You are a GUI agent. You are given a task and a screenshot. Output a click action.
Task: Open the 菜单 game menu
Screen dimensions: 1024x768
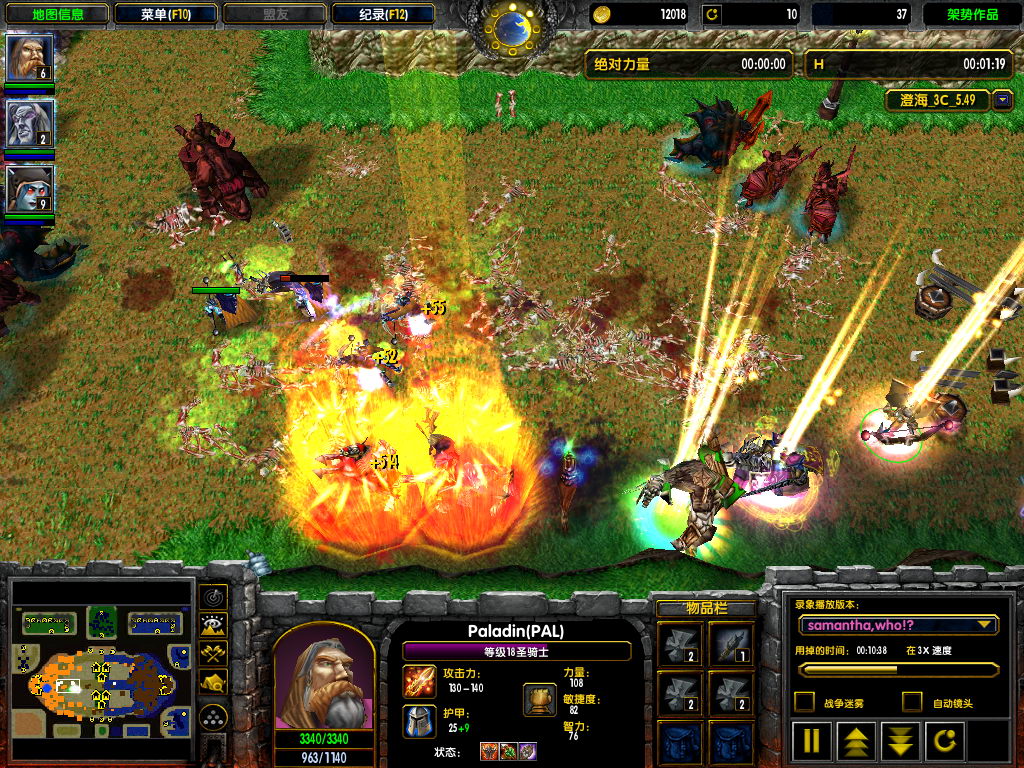pos(165,14)
